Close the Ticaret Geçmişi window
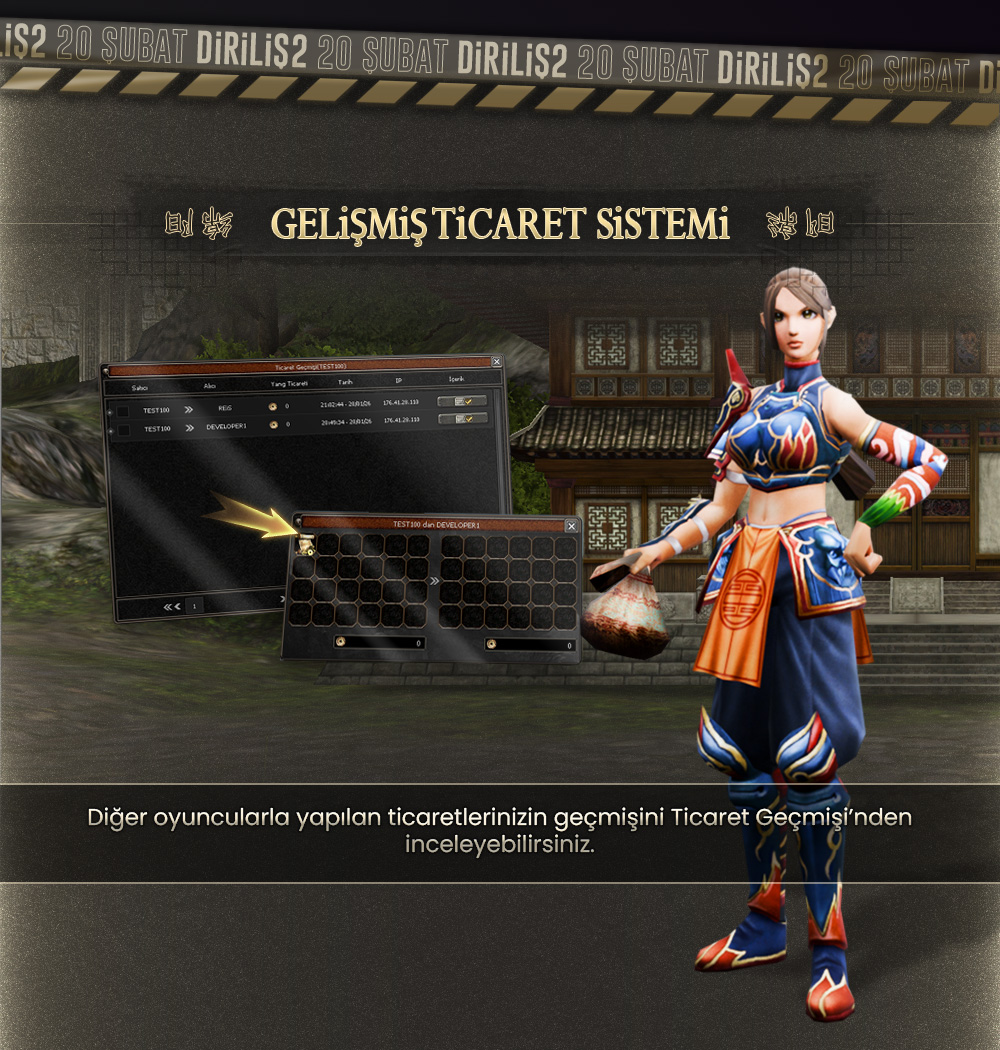1000x1050 pixels. click(497, 362)
